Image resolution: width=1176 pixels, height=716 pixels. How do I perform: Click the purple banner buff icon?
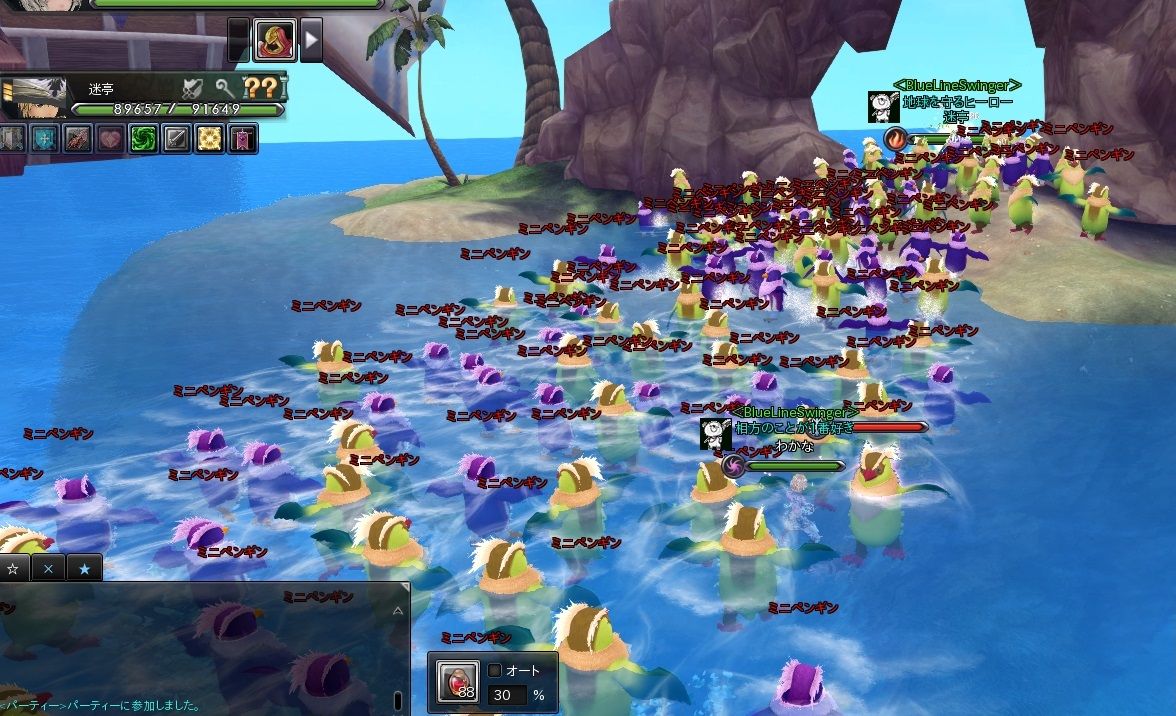(x=242, y=138)
